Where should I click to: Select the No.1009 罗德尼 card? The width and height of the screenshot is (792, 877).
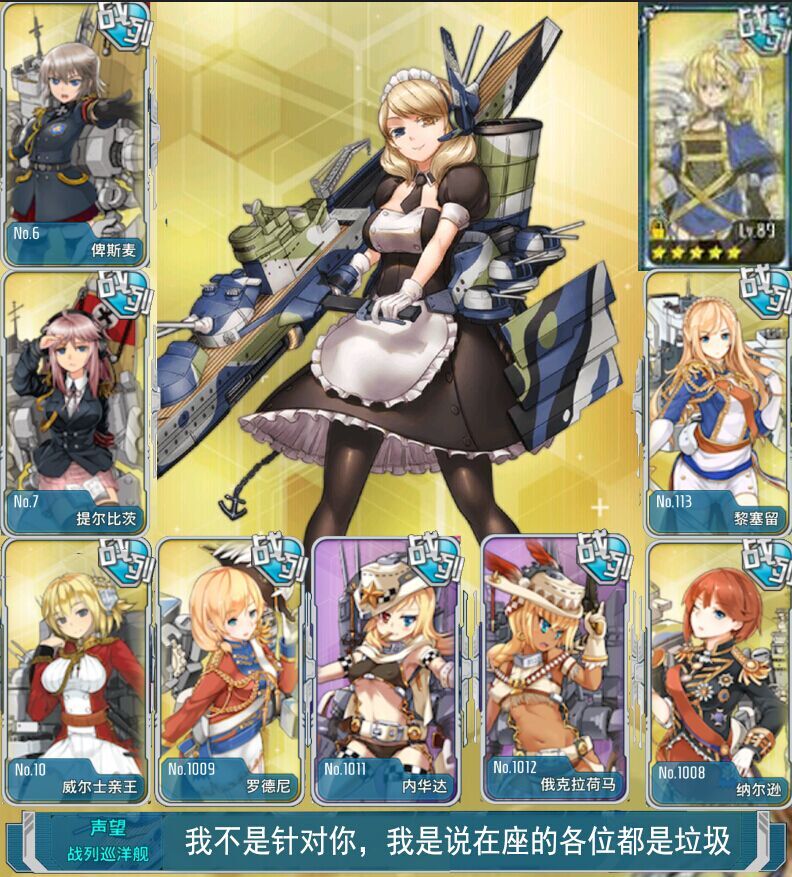[x=229, y=670]
